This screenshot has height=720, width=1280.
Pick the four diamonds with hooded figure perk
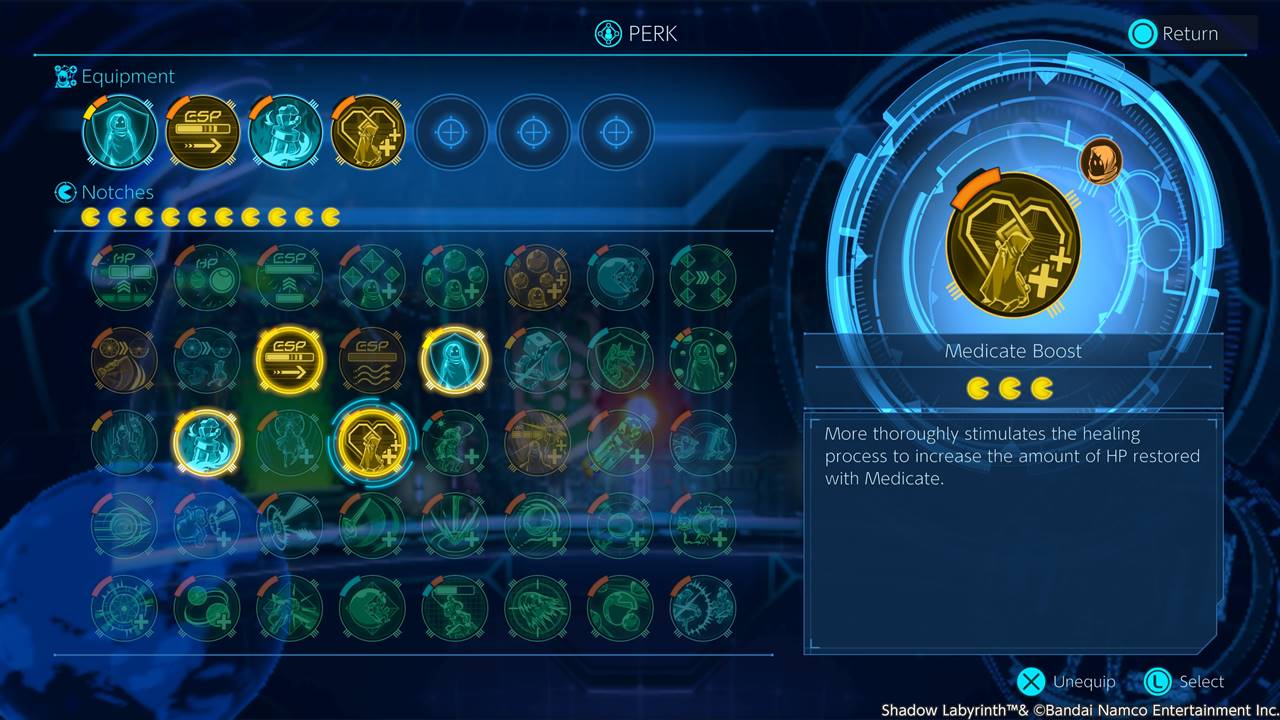pos(372,277)
